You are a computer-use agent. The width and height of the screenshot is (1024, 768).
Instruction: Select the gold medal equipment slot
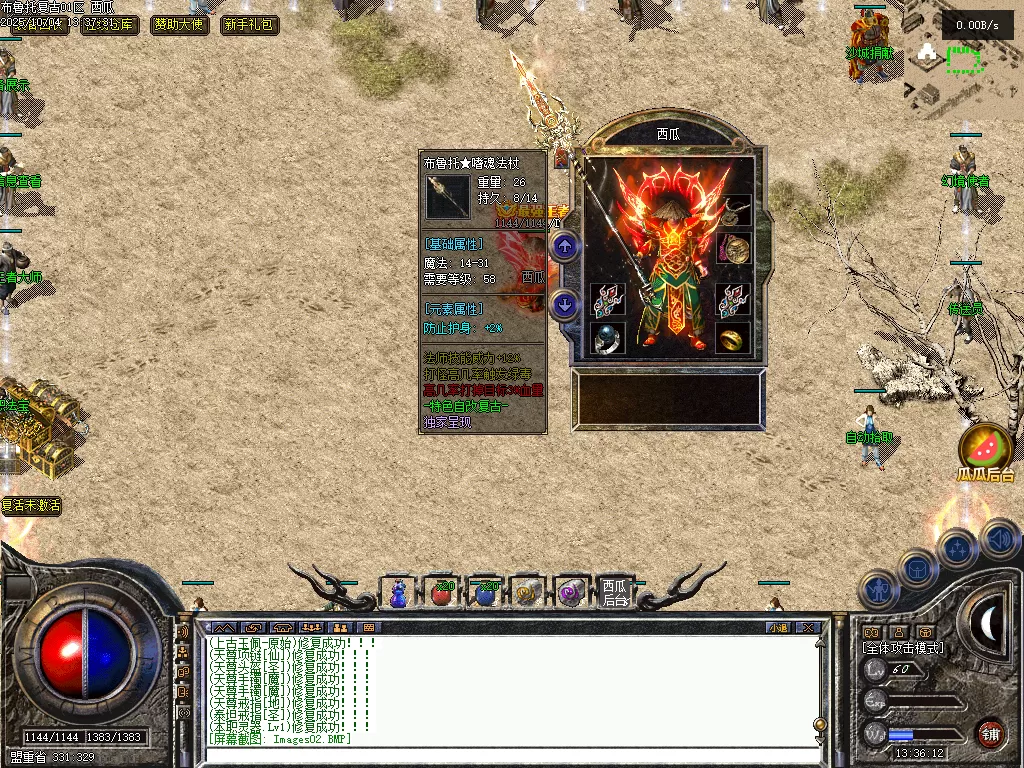[735, 248]
